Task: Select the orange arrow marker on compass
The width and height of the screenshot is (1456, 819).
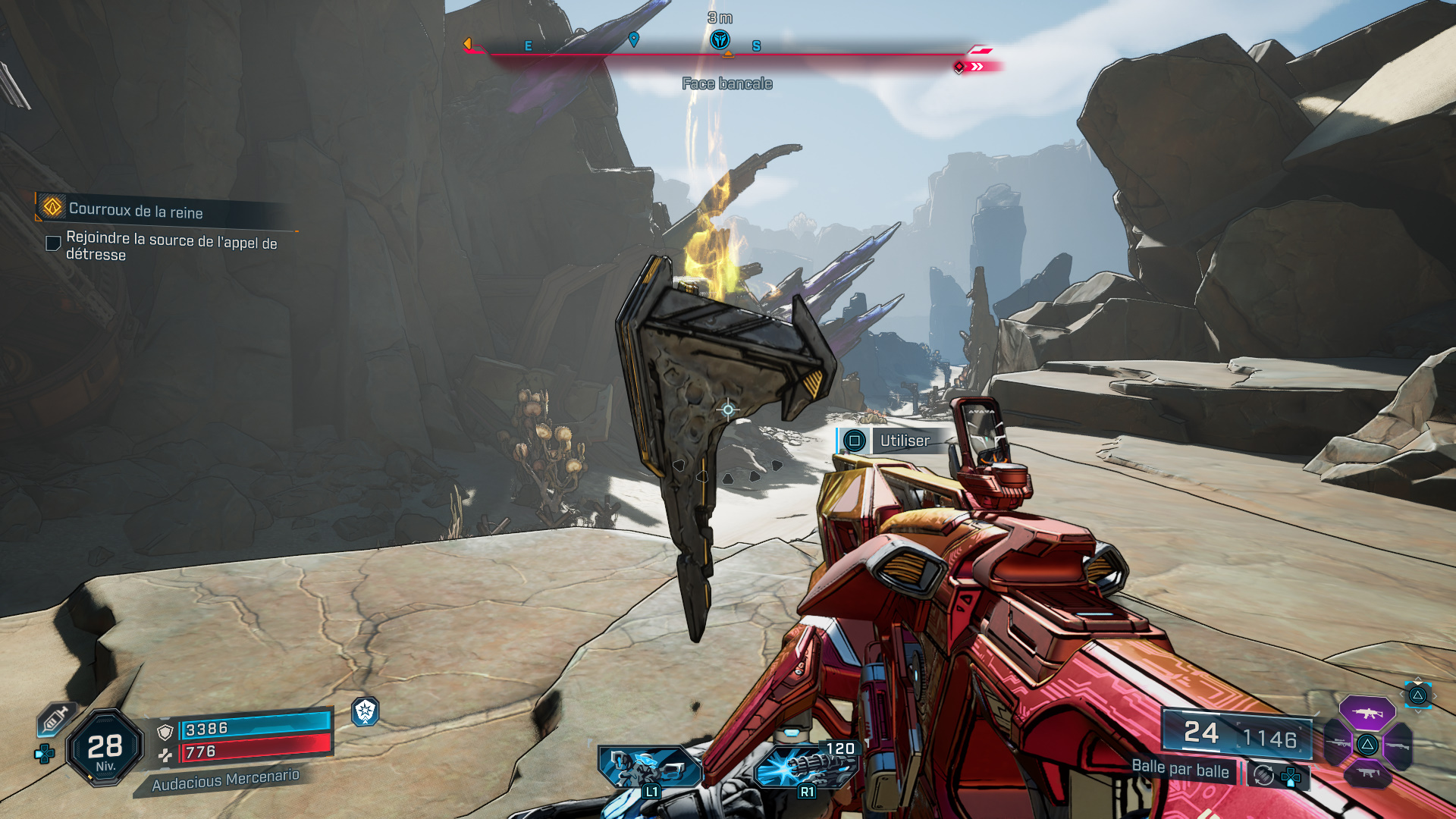Action: coord(468,44)
